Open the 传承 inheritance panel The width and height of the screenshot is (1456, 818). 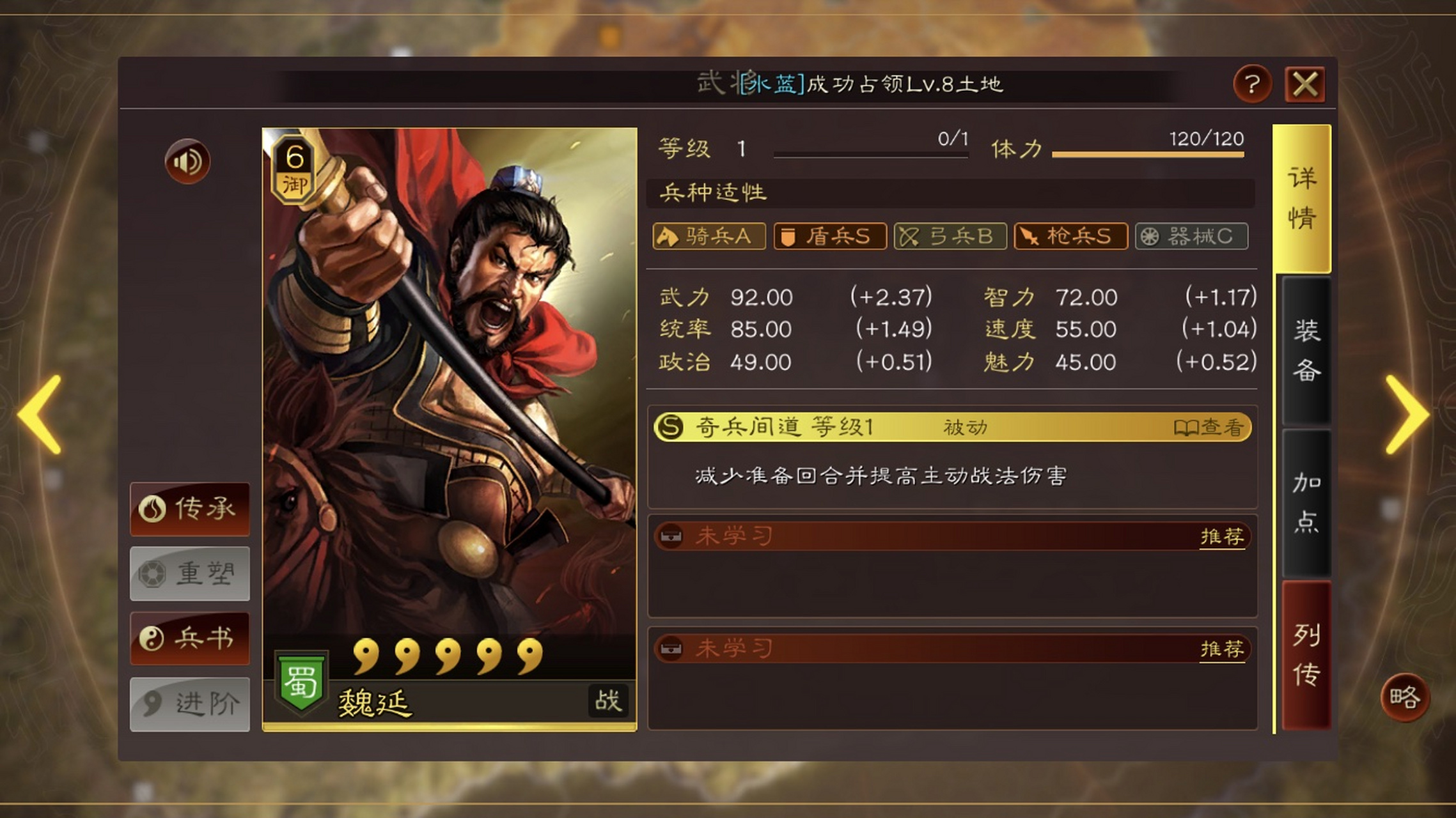[x=190, y=509]
